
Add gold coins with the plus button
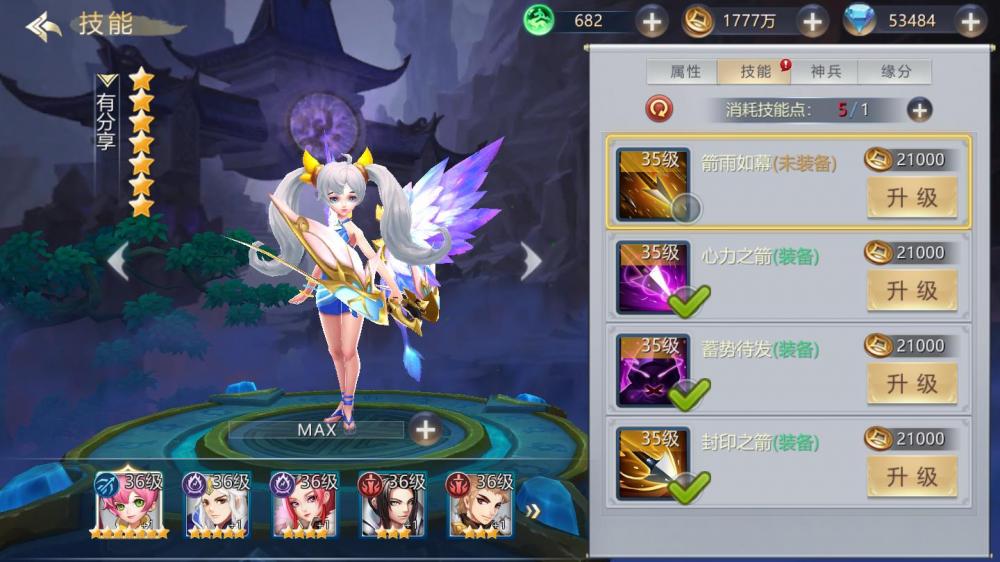point(811,21)
